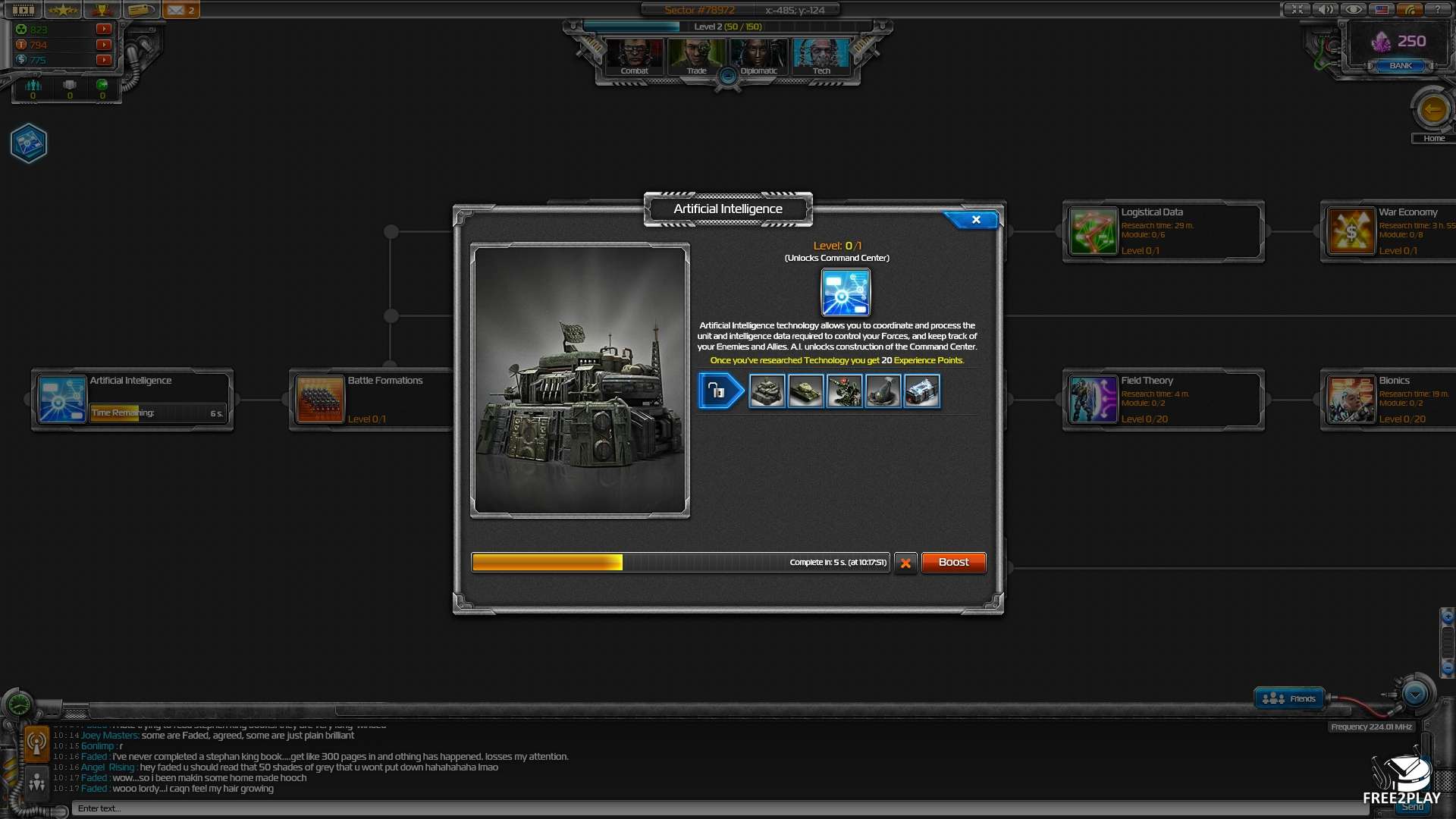
Task: Open the Bank
Action: (x=1401, y=66)
